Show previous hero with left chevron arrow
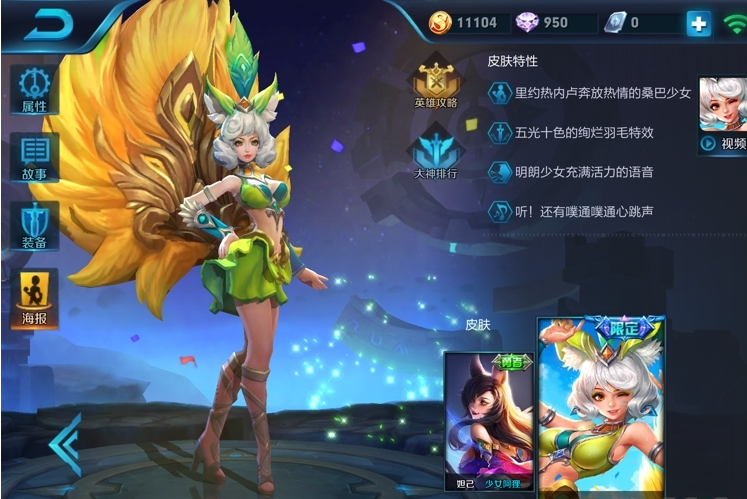 (66, 444)
